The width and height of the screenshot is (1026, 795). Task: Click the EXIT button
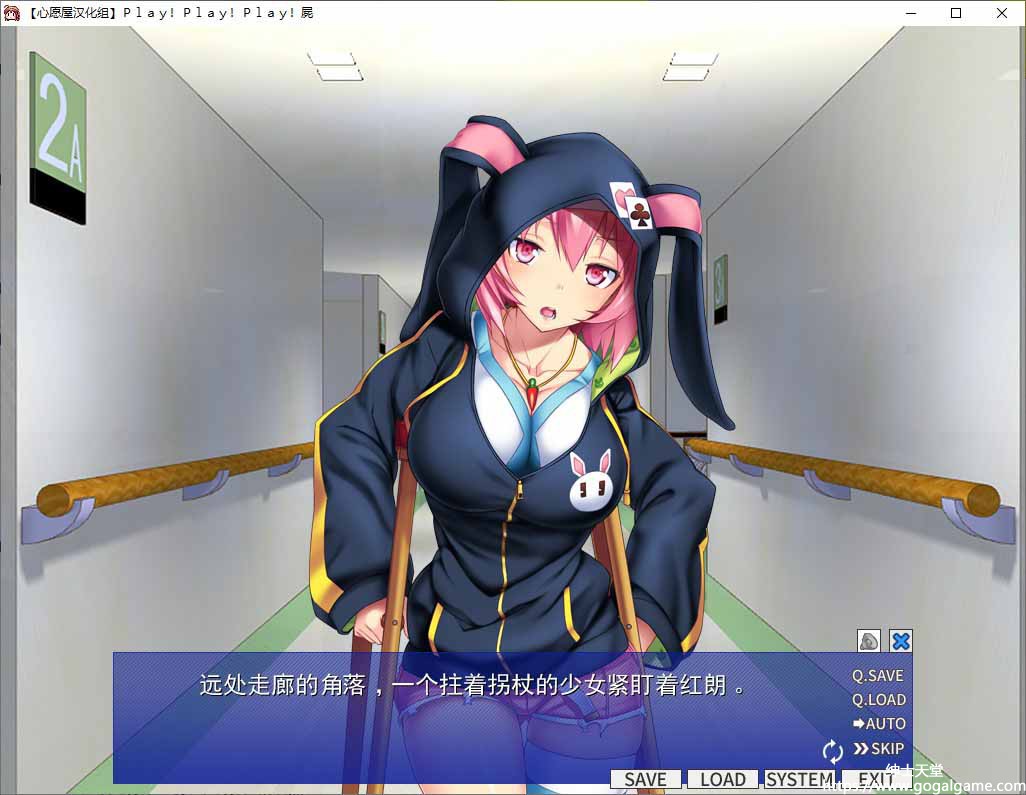point(876,780)
